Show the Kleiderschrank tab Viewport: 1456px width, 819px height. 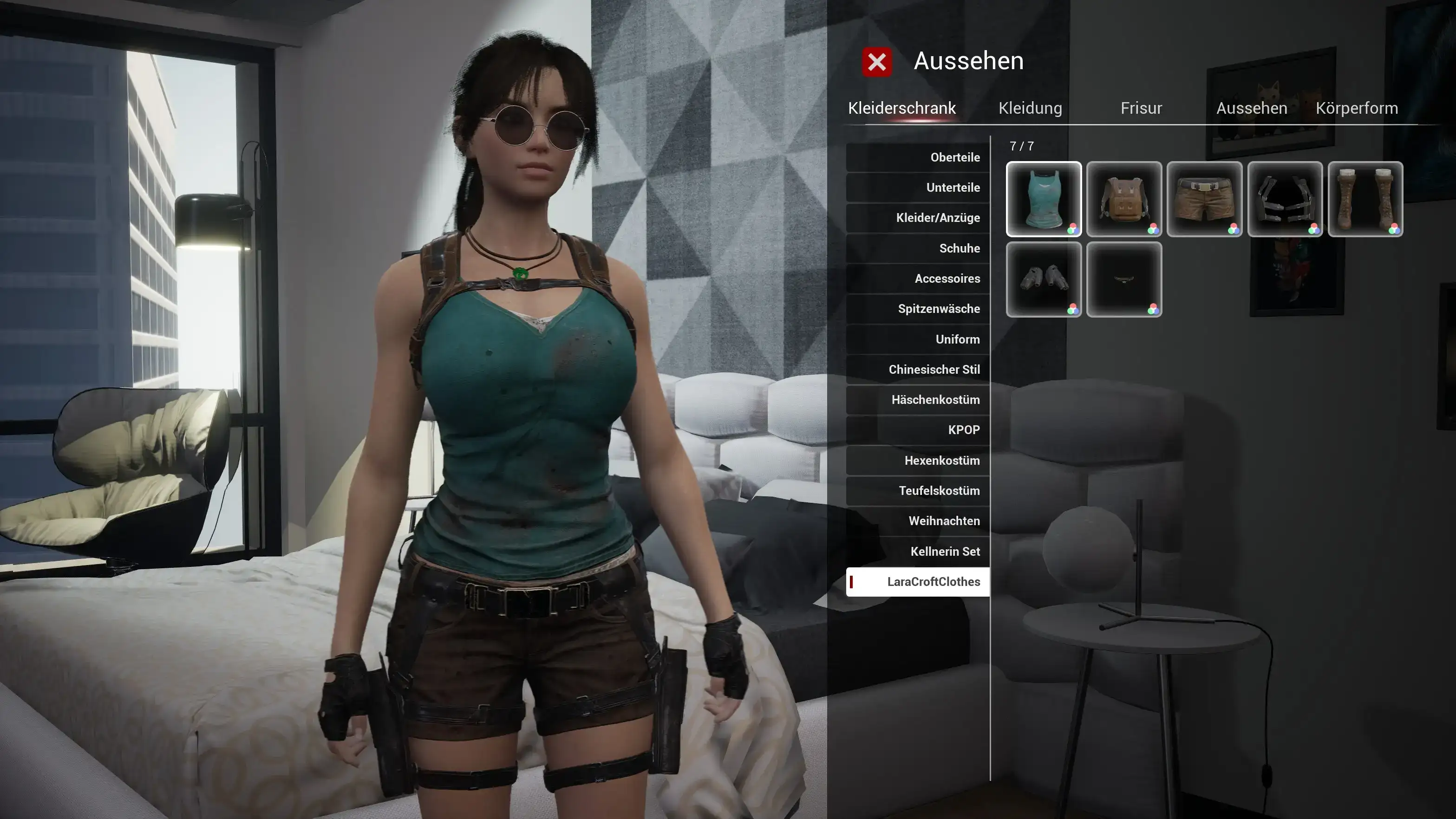pos(901,108)
